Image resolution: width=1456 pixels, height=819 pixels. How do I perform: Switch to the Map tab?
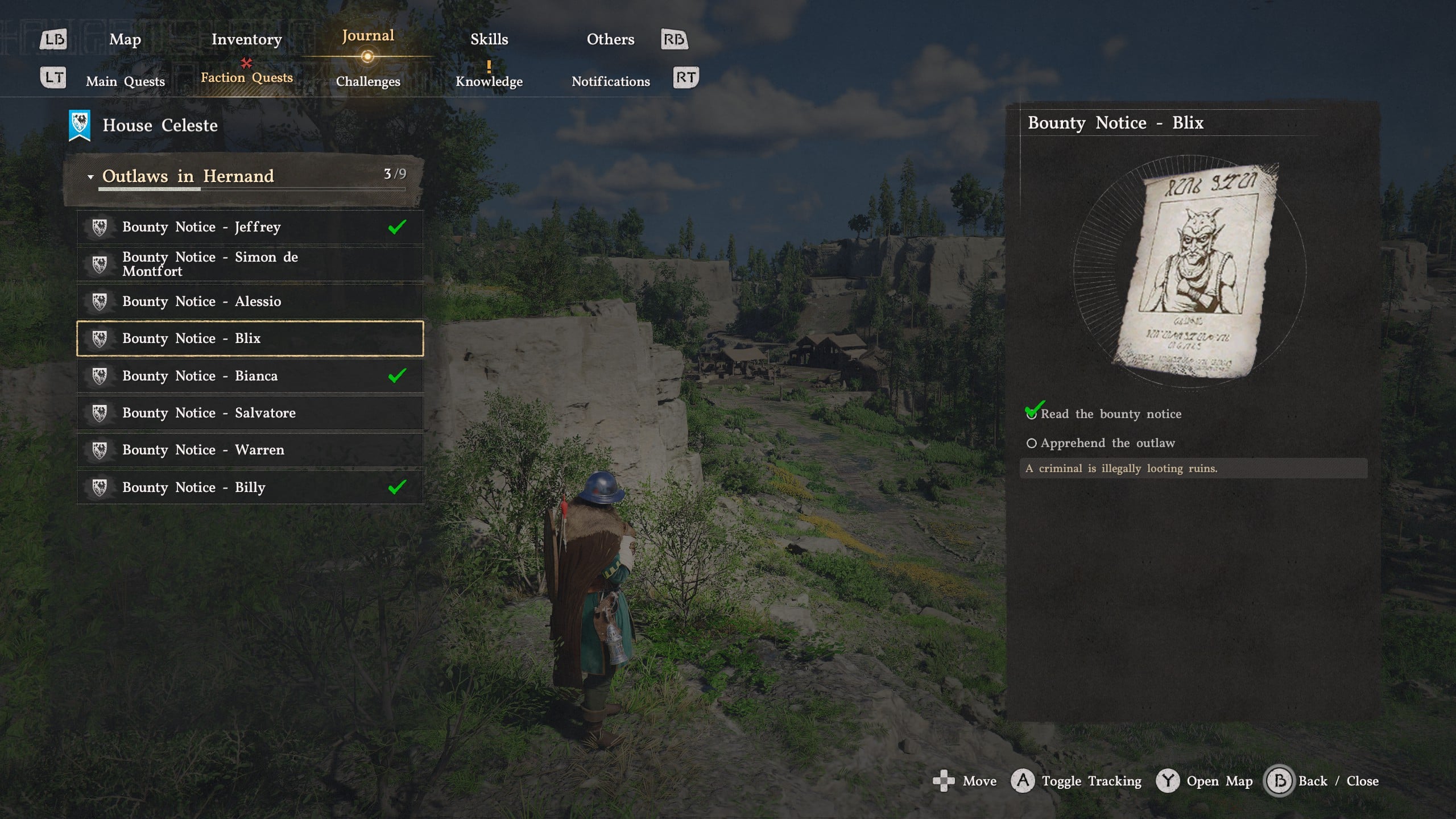(125, 39)
